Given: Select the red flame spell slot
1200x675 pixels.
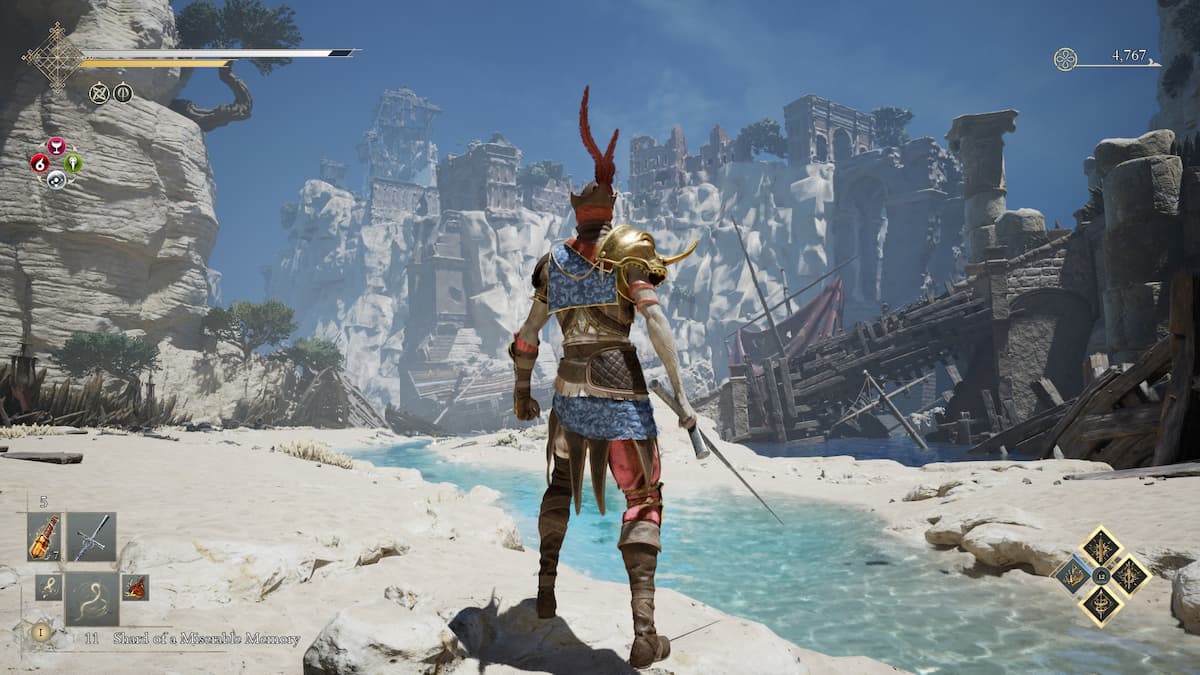Looking at the screenshot, I should click(x=135, y=587).
